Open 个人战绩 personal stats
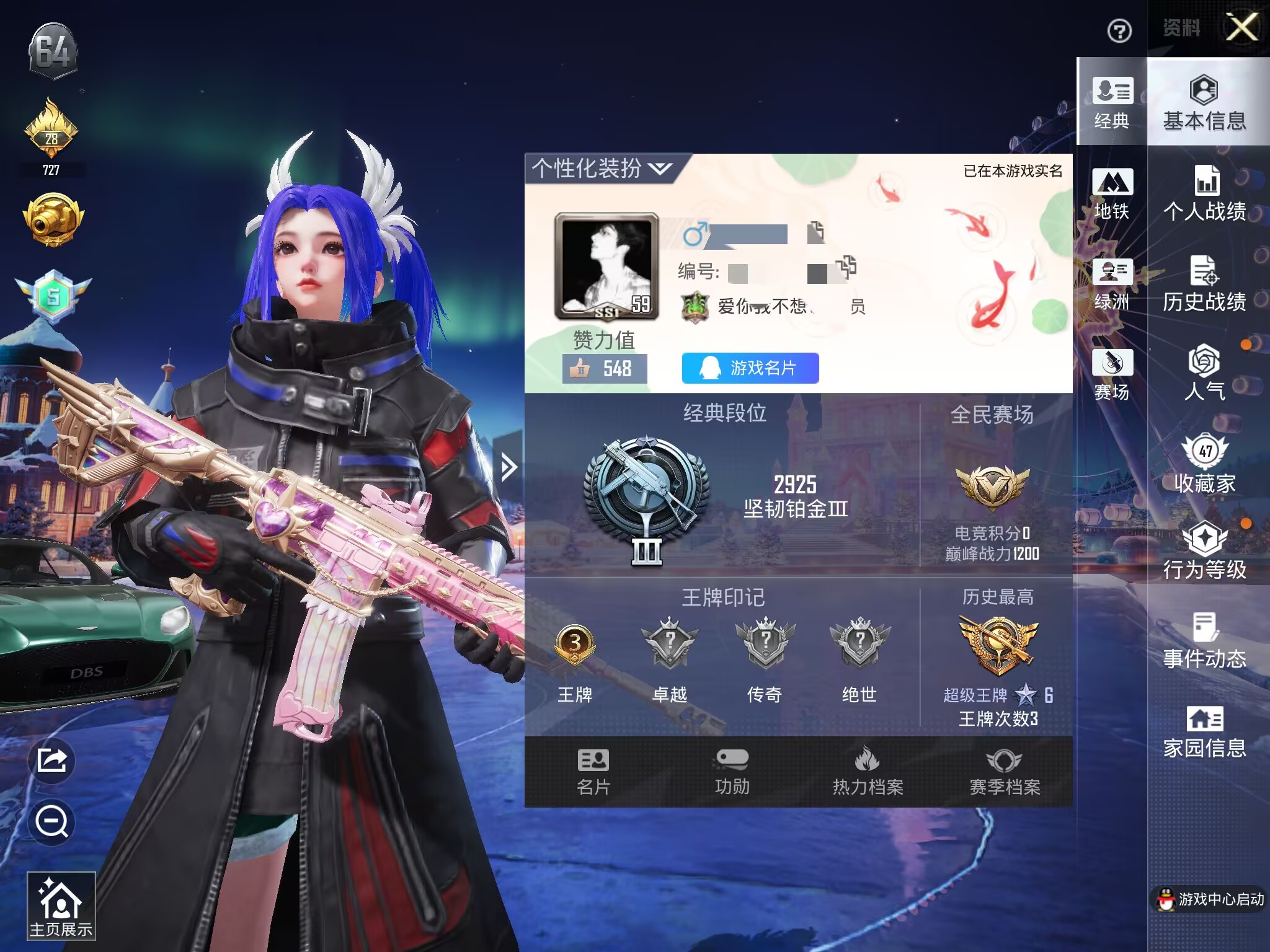1270x952 pixels. pos(1204,193)
